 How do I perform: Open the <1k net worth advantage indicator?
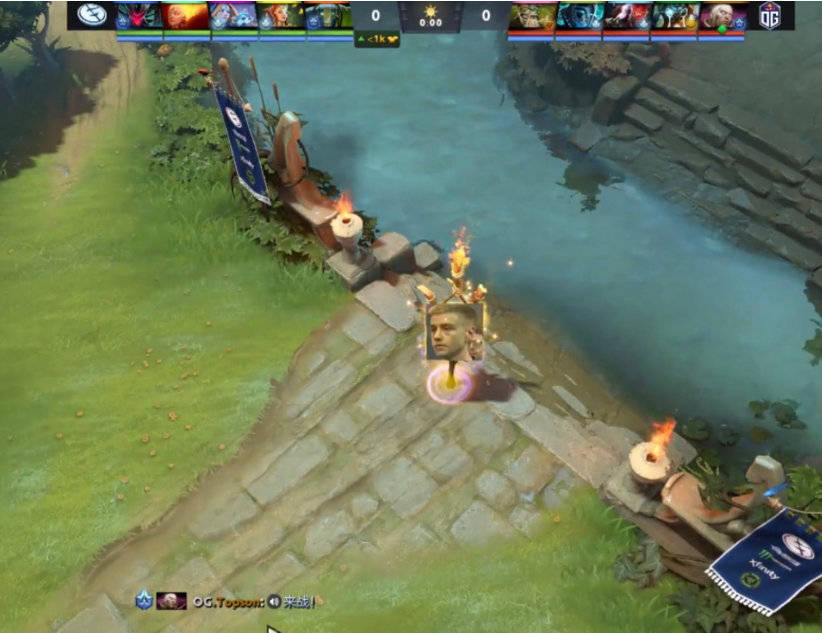click(376, 39)
